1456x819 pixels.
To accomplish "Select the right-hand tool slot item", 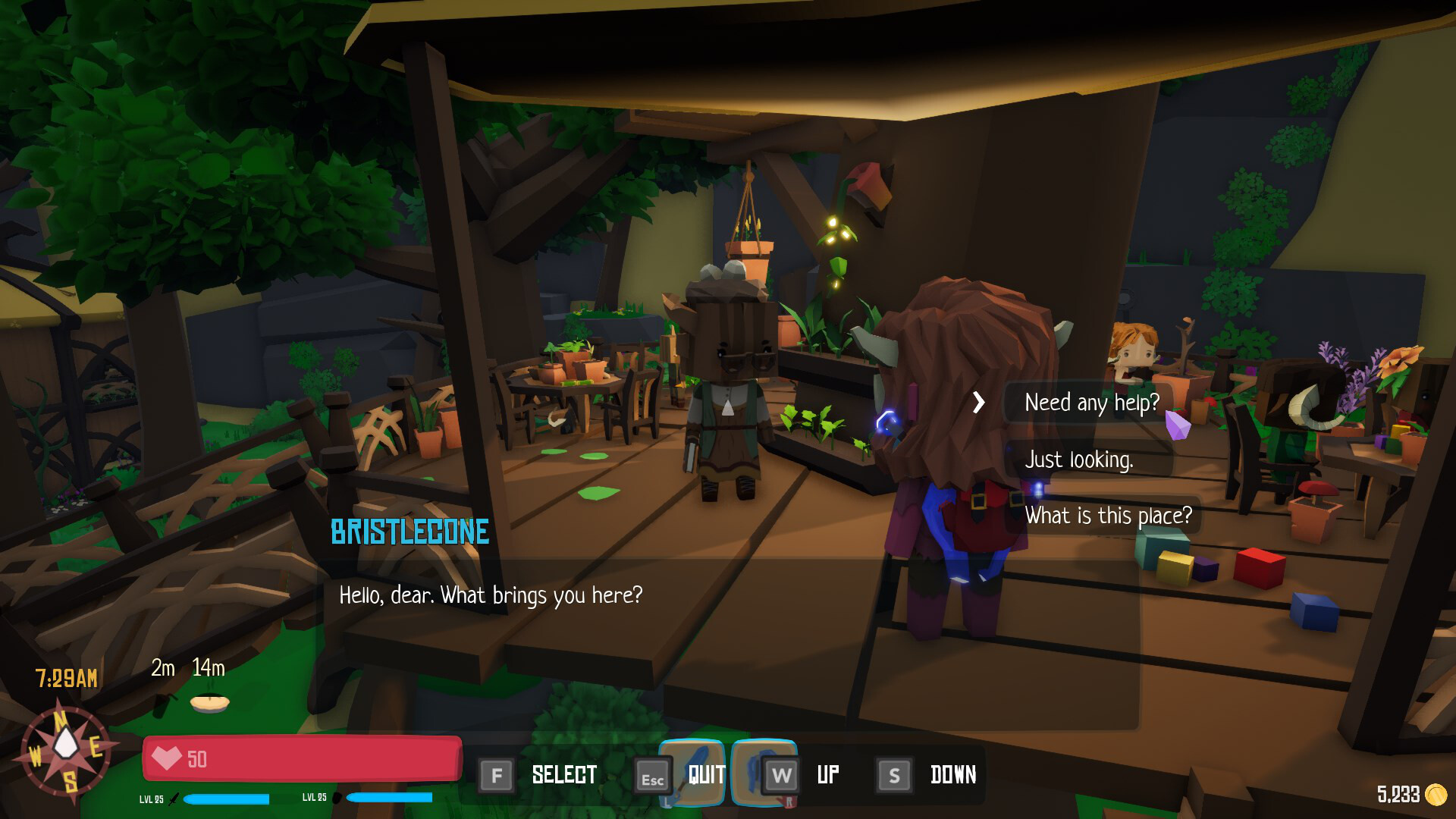I will [766, 773].
